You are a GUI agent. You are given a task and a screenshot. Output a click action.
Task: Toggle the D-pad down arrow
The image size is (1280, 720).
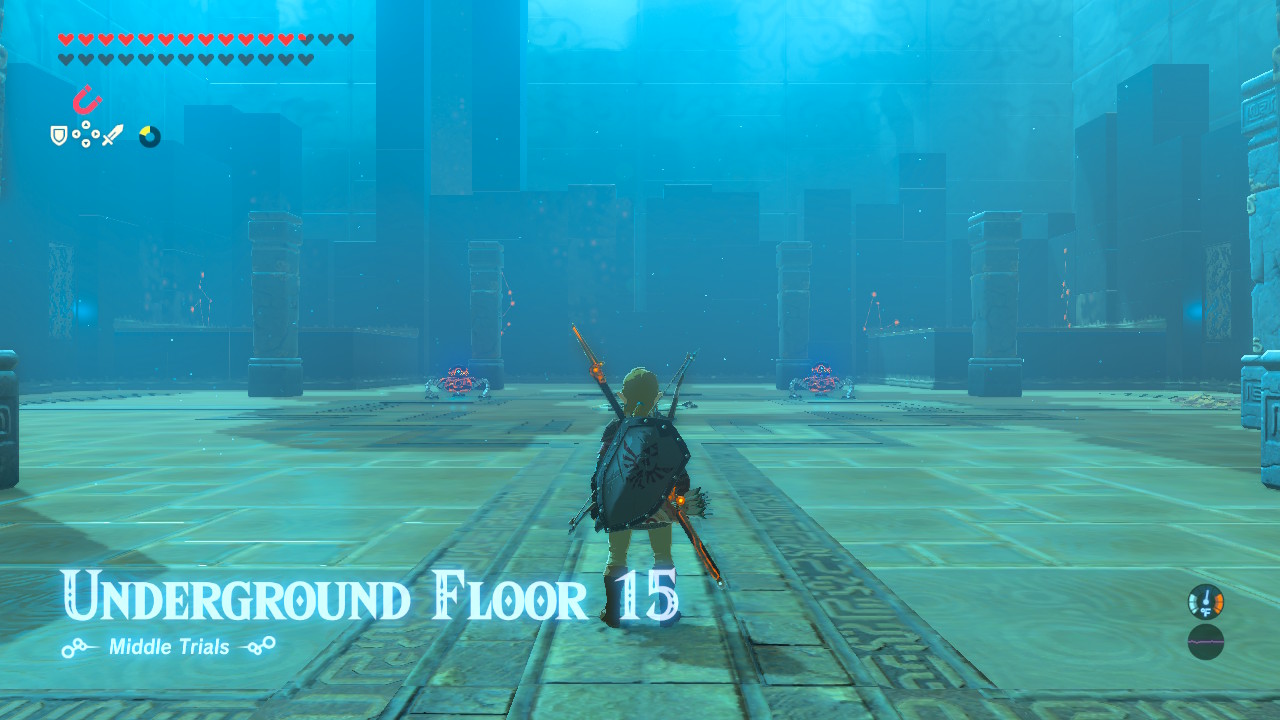pos(86,143)
